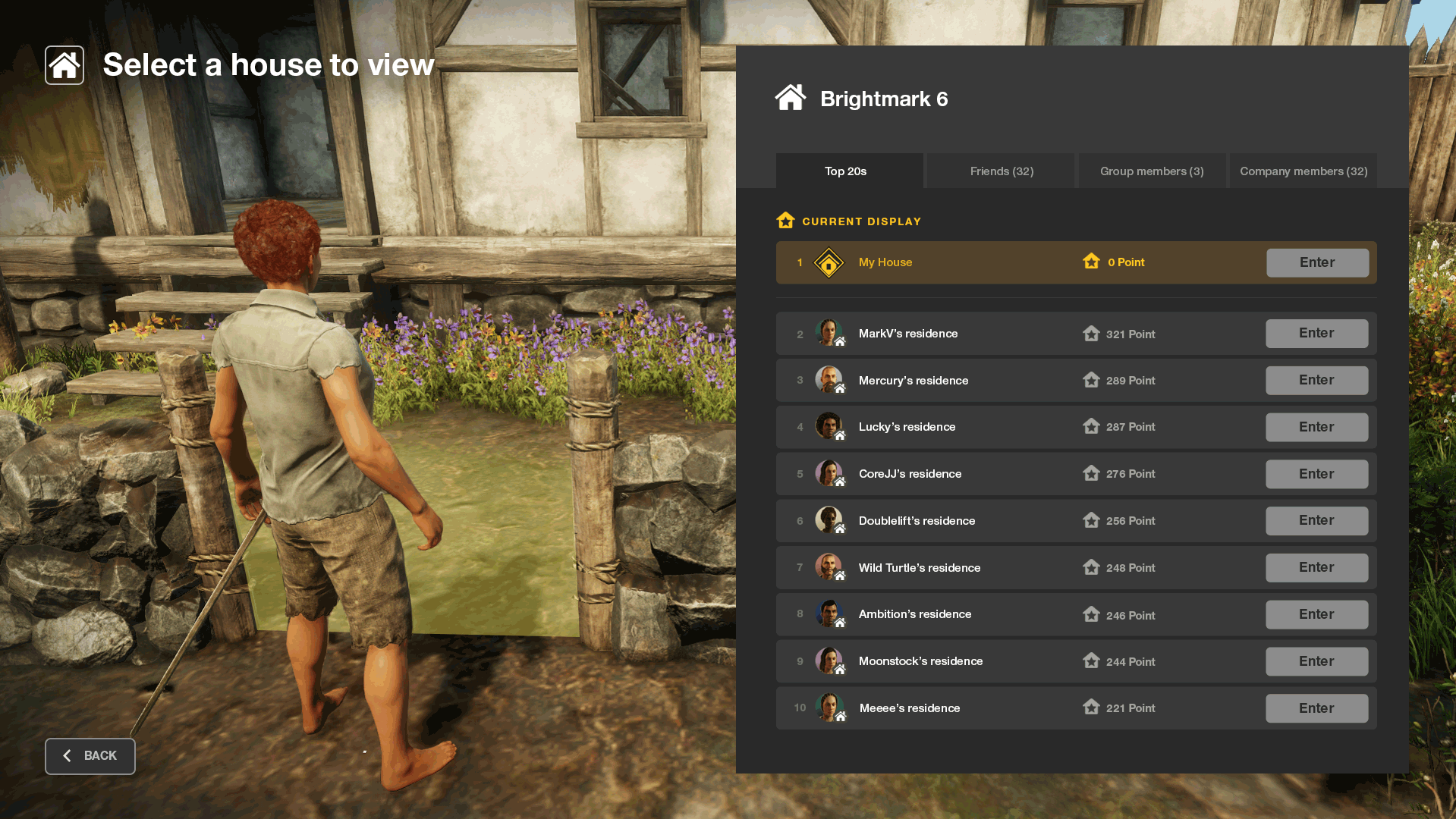Enter Moonstock's residence
1456x819 pixels.
pyautogui.click(x=1316, y=661)
